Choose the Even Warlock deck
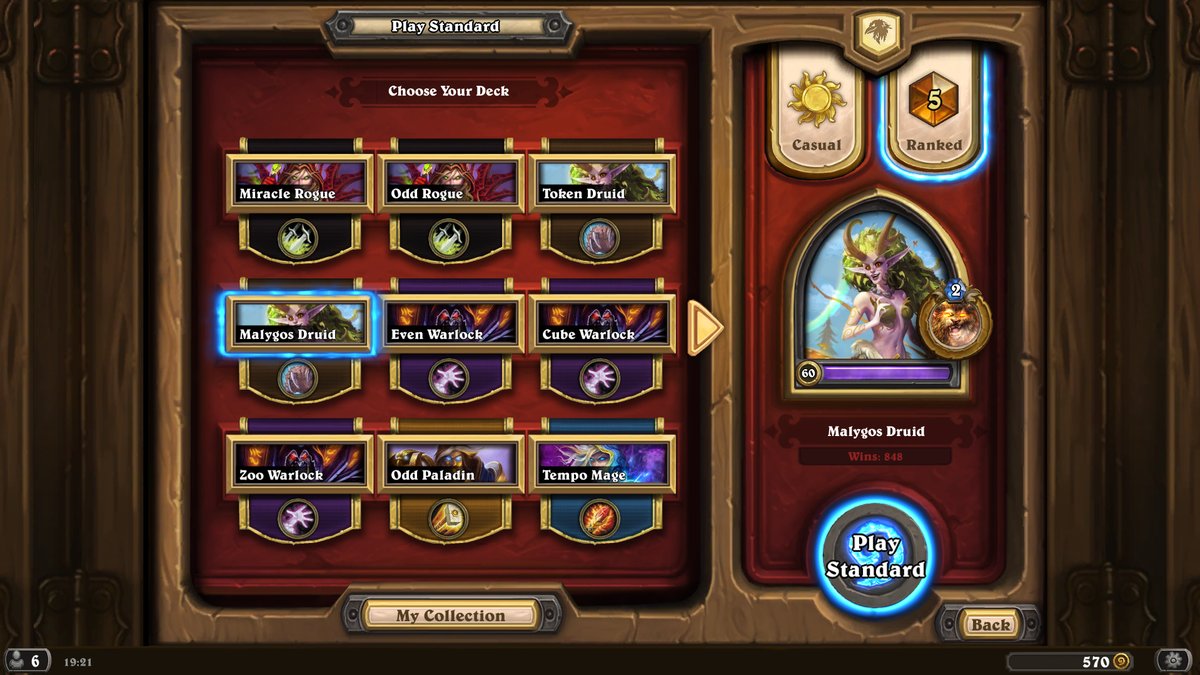The width and height of the screenshot is (1200, 675). point(450,324)
